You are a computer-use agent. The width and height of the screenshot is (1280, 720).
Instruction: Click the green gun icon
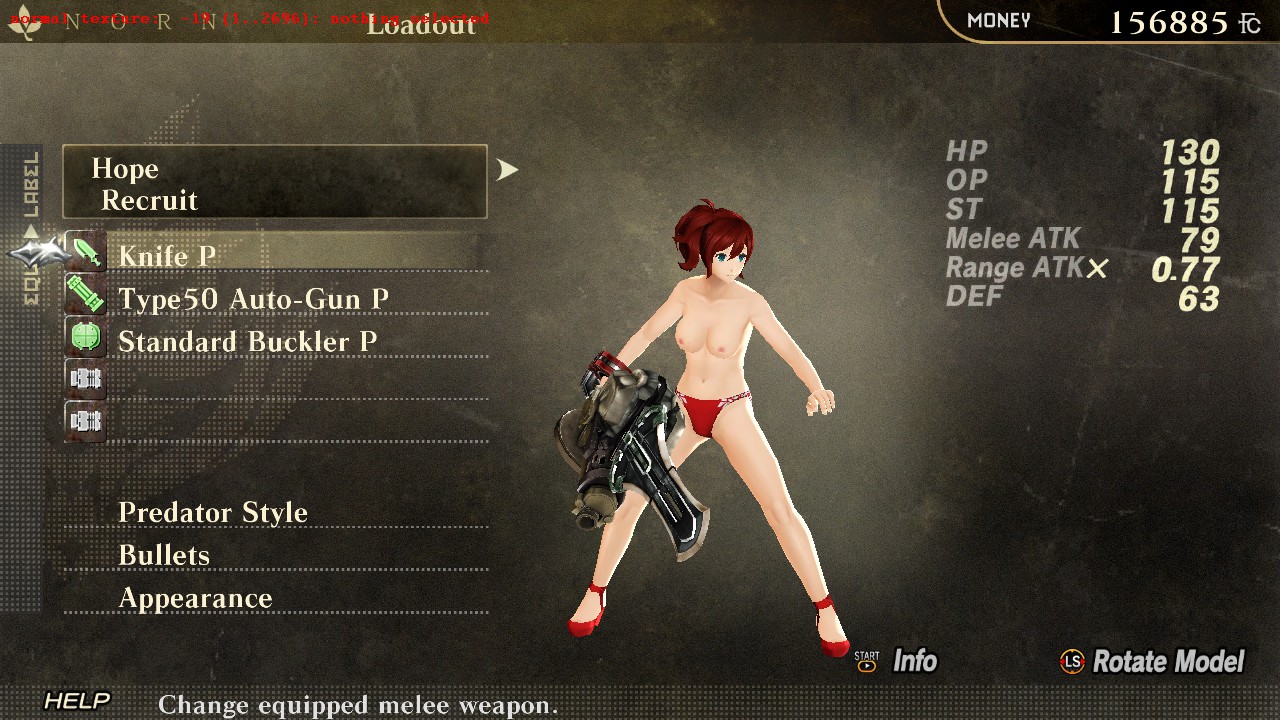[x=86, y=294]
